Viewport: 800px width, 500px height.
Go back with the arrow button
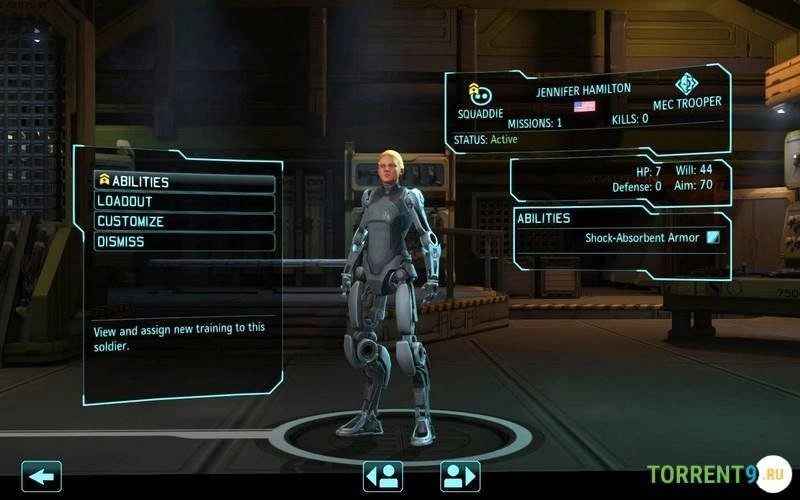[x=41, y=476]
